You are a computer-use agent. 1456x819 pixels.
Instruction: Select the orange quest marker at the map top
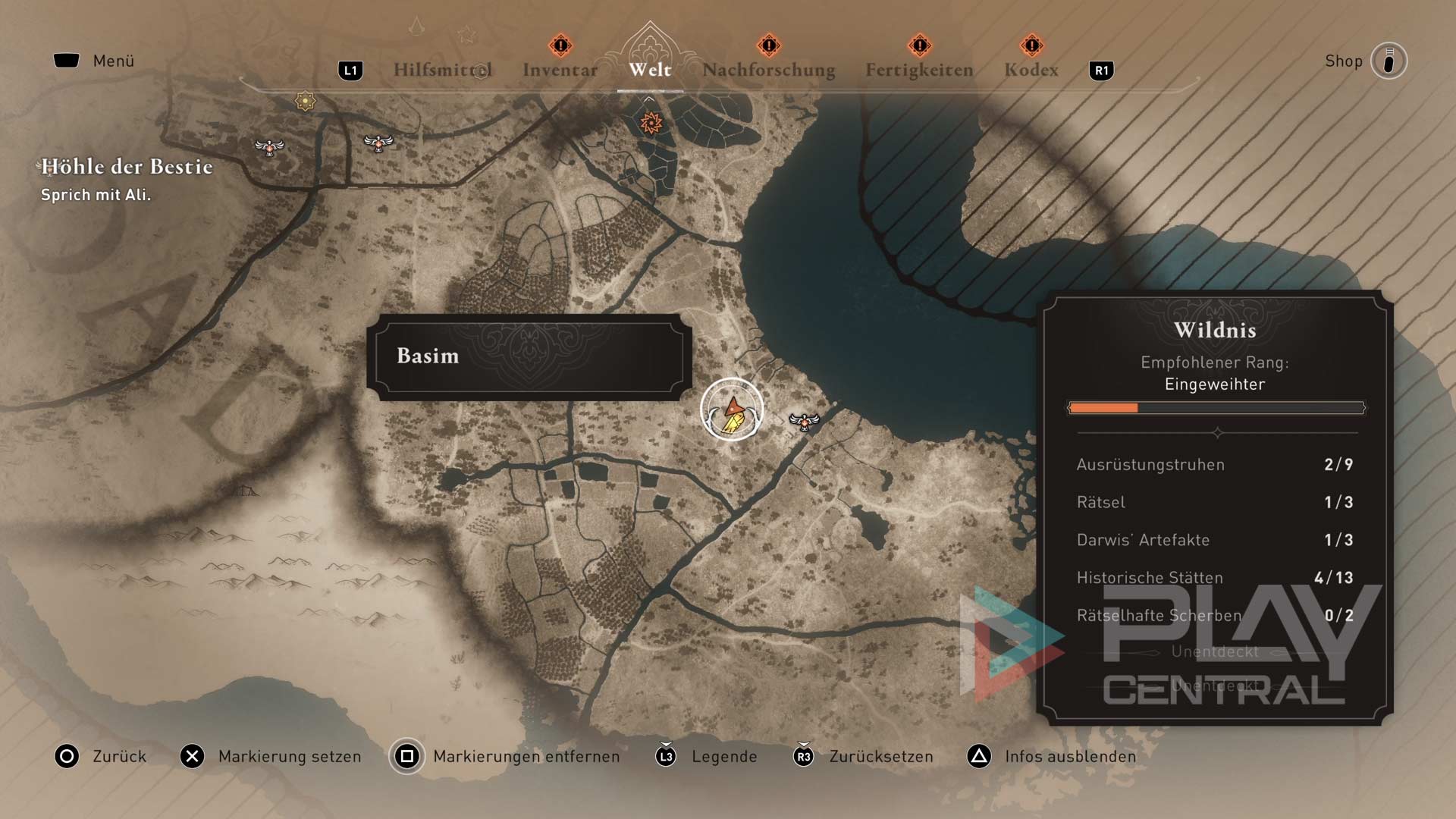(651, 122)
